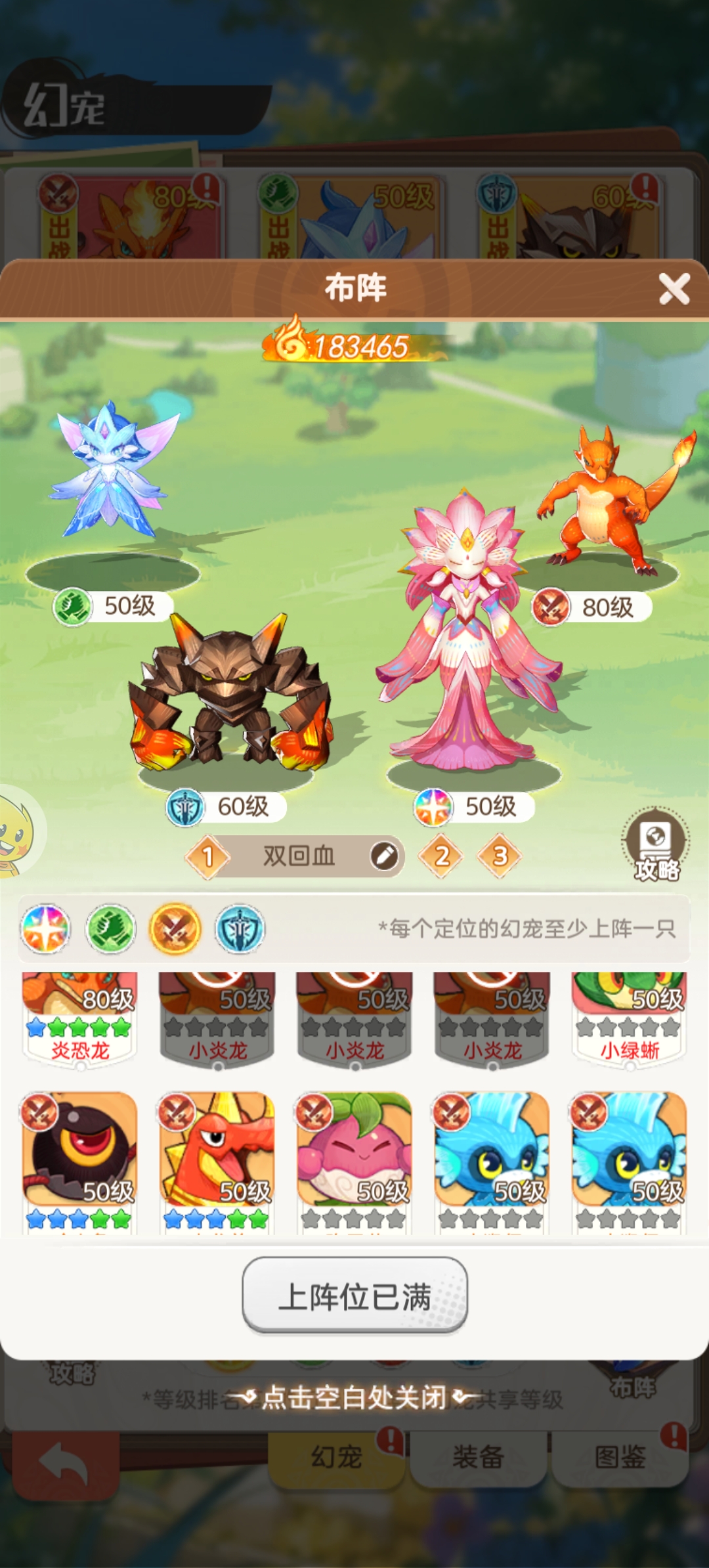
Task: Open the 攻略 strategy guide icon
Action: pos(655,844)
